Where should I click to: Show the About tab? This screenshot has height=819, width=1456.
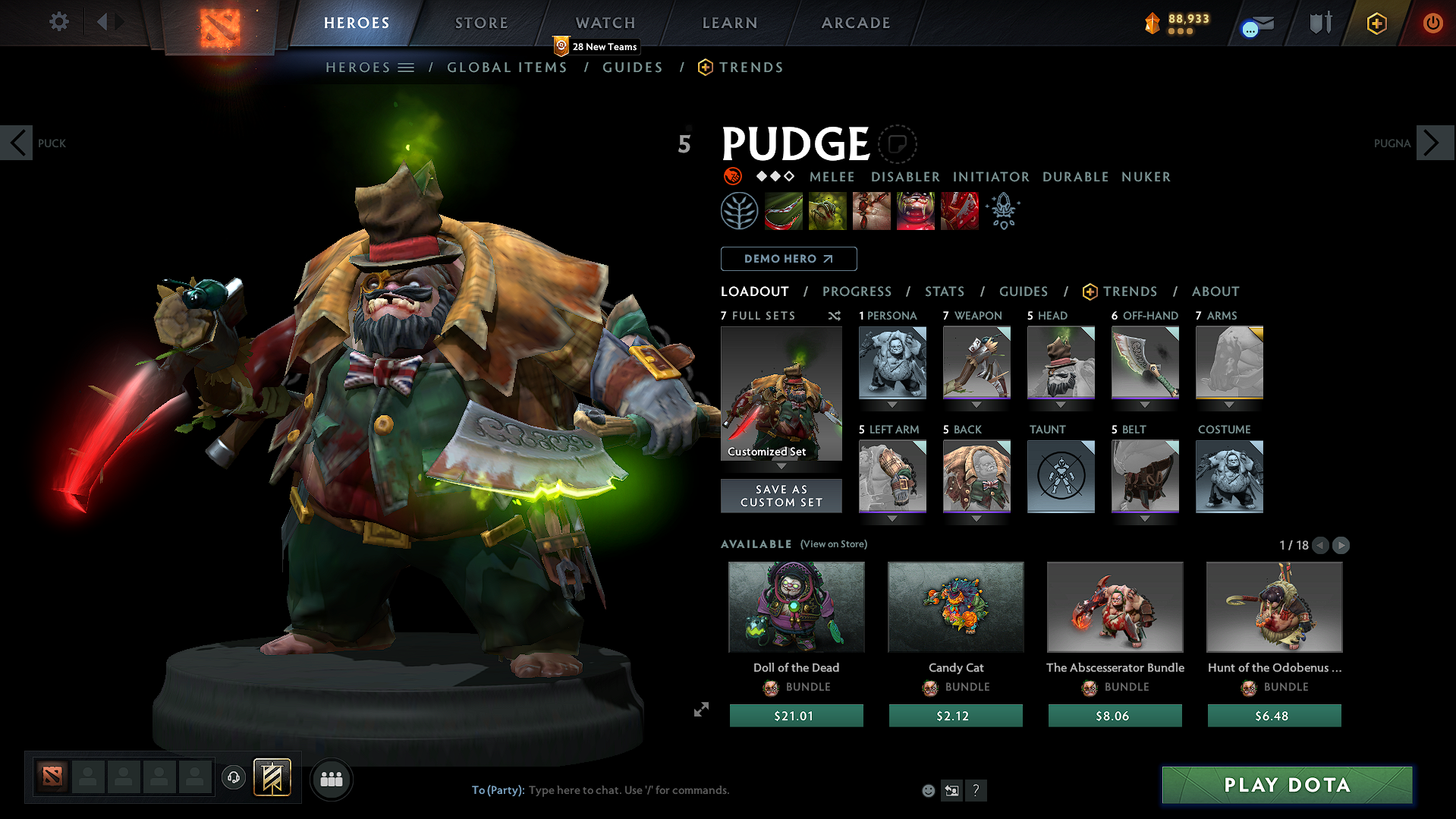pyautogui.click(x=1215, y=291)
